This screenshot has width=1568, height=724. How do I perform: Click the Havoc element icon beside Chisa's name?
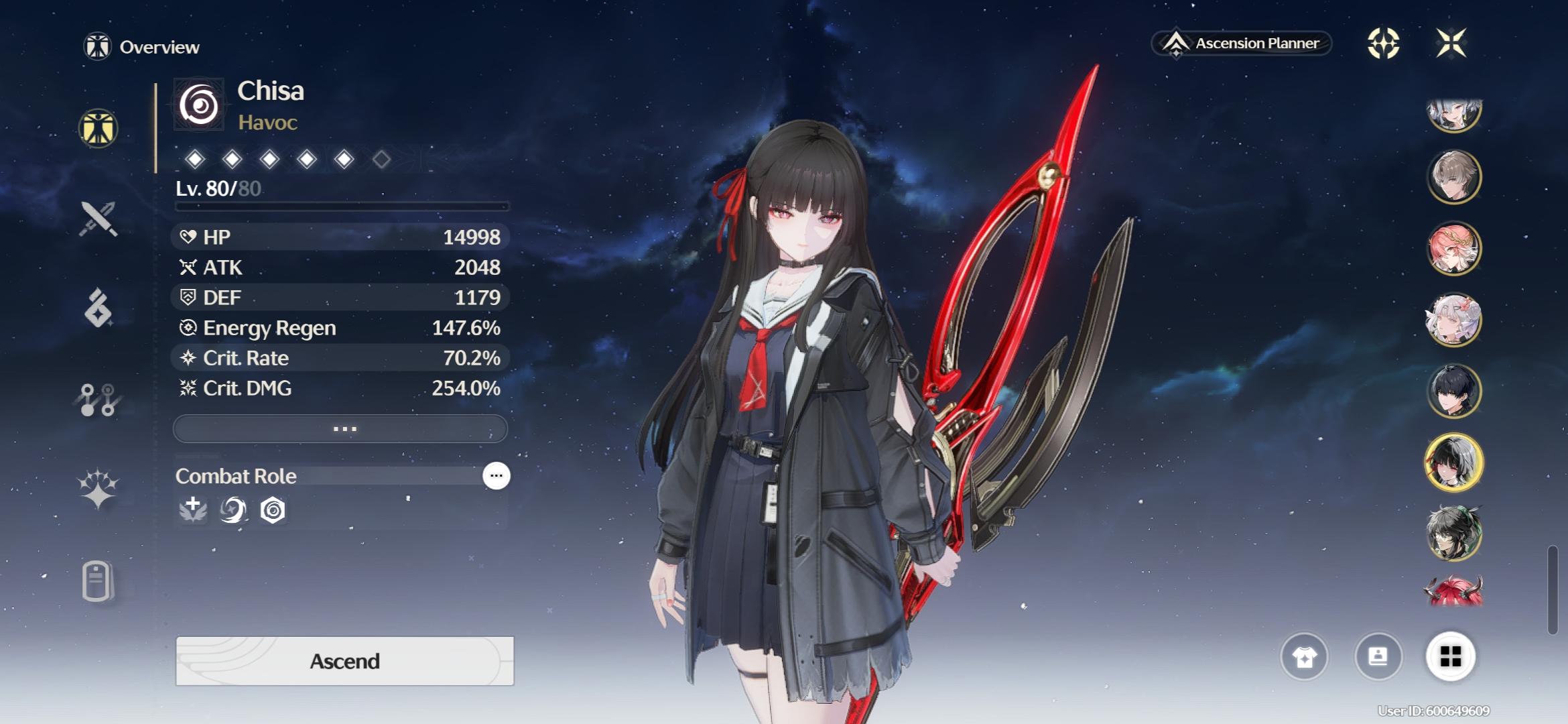pyautogui.click(x=200, y=104)
